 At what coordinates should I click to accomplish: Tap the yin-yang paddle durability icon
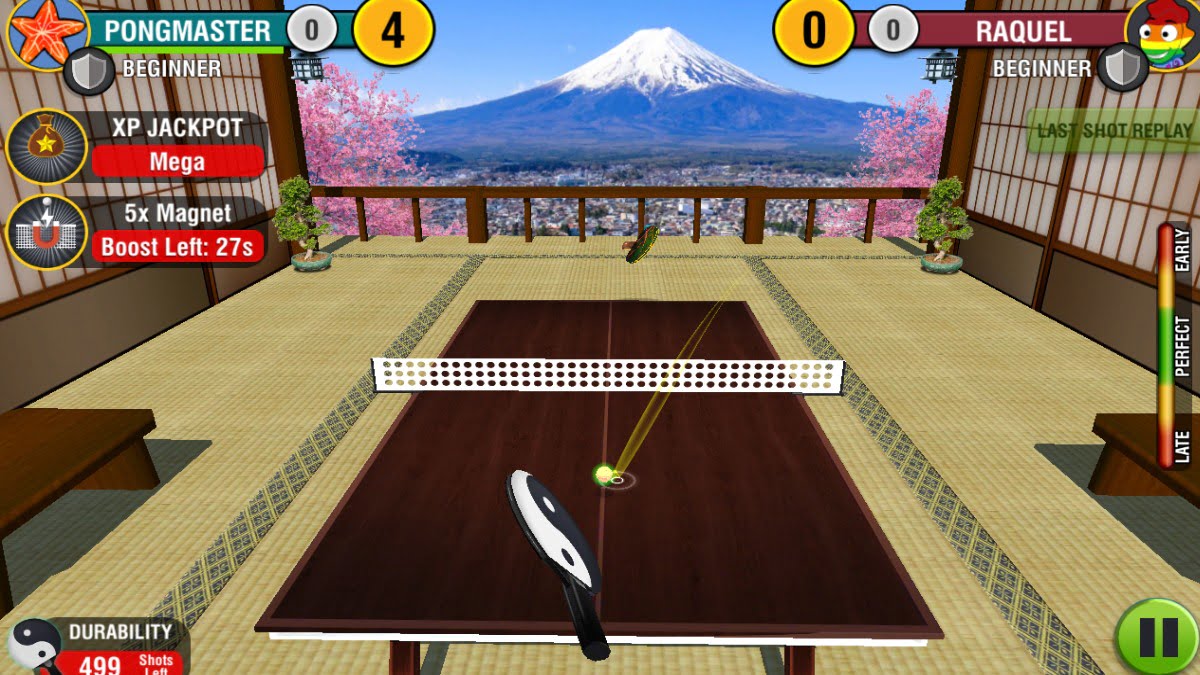coord(34,645)
